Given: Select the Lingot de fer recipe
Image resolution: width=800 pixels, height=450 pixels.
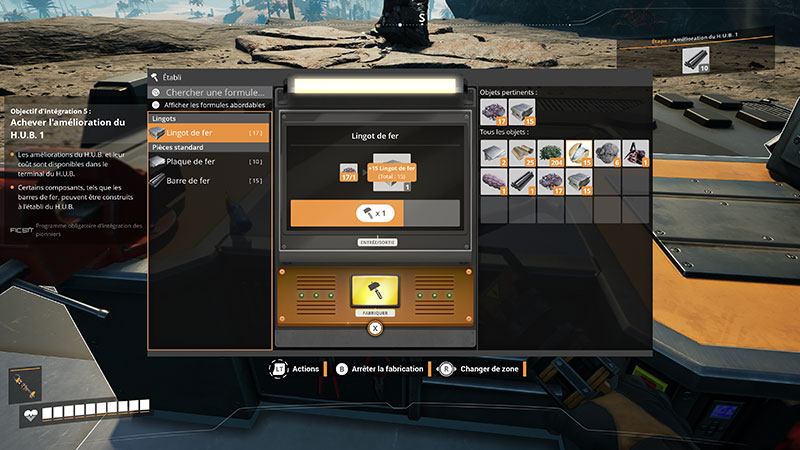Looking at the screenshot, I should pos(208,132).
